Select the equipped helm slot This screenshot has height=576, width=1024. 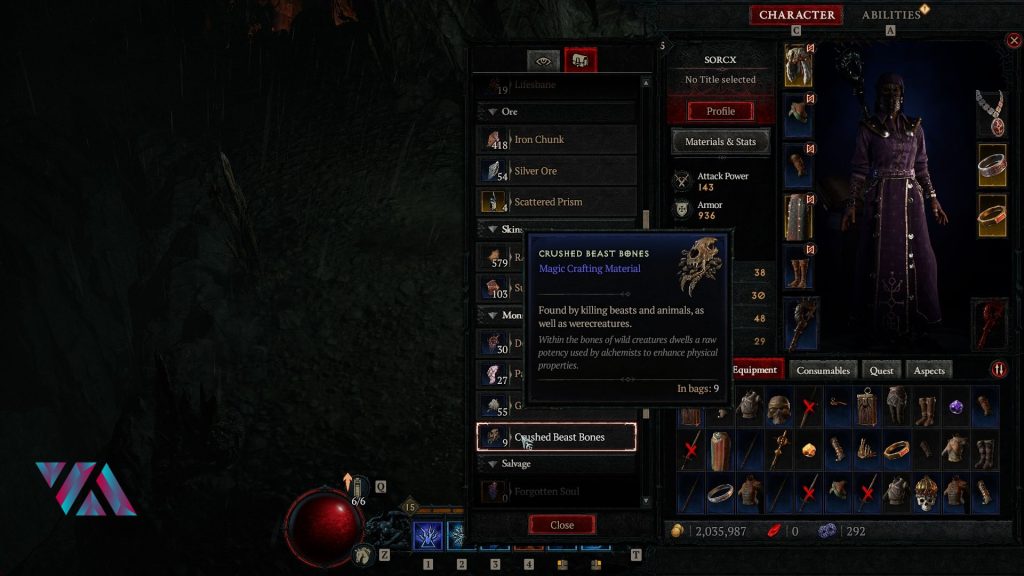click(x=799, y=64)
